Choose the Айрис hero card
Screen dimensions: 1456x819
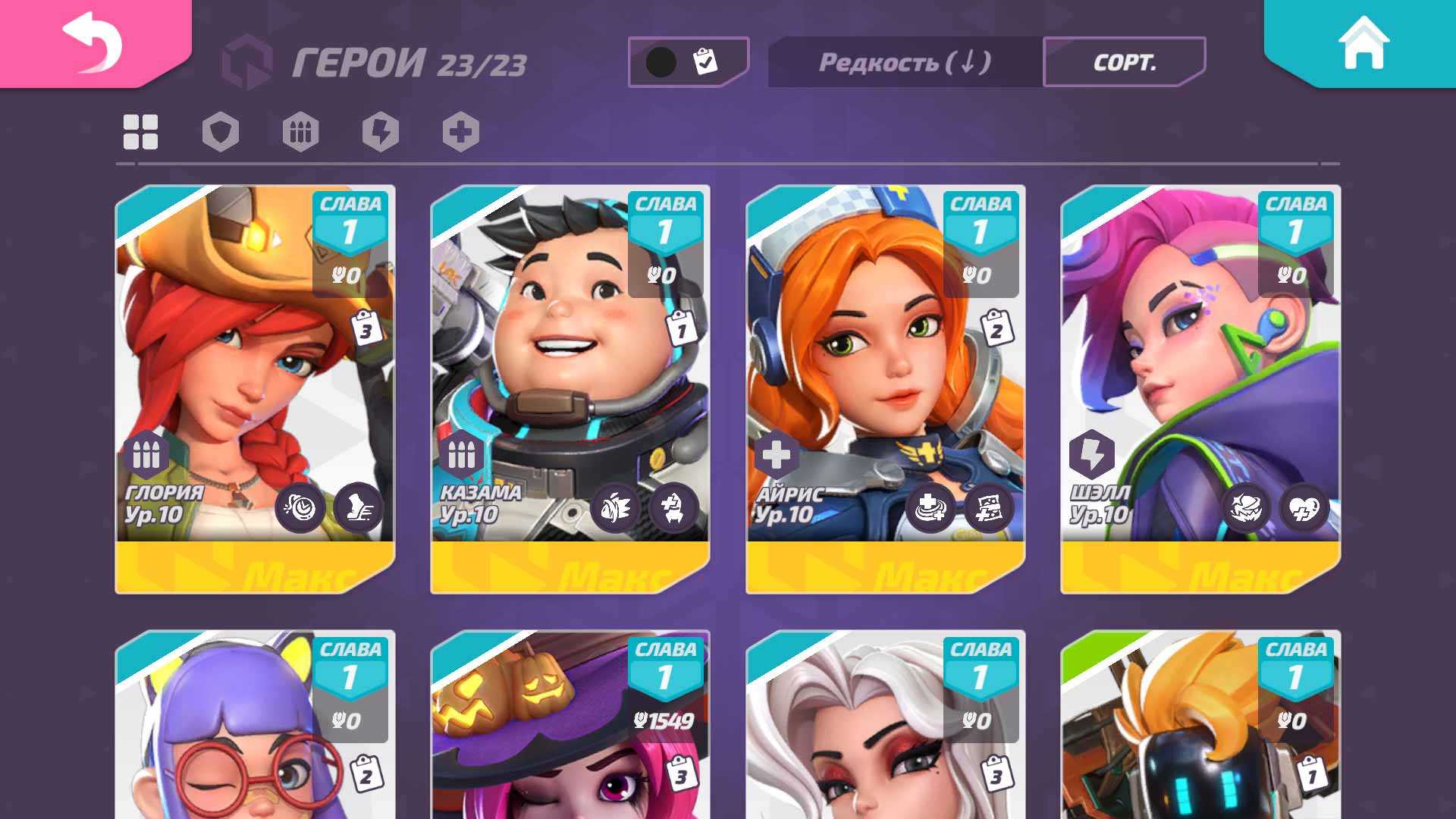(886, 387)
